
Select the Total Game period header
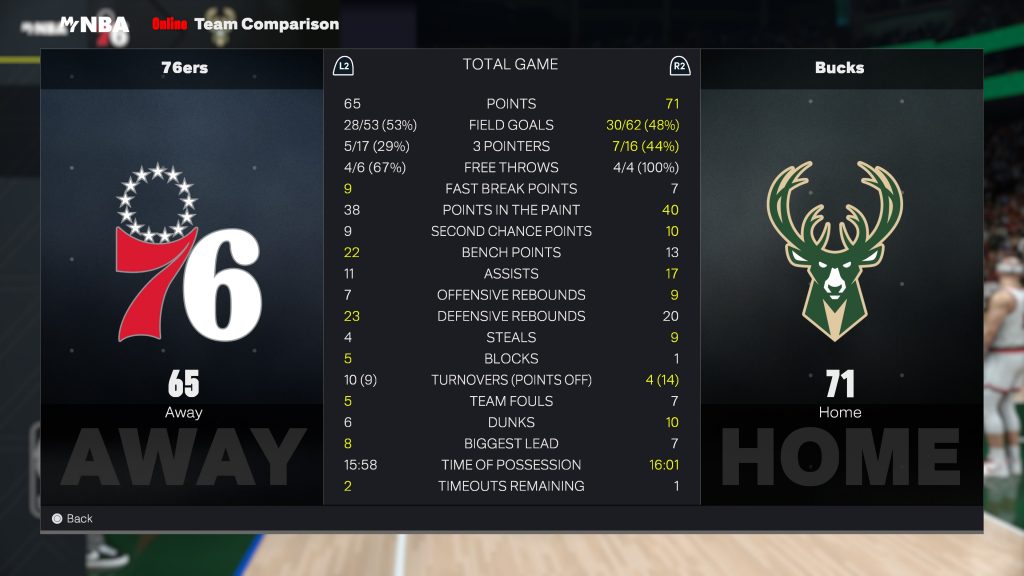pyautogui.click(x=510, y=65)
